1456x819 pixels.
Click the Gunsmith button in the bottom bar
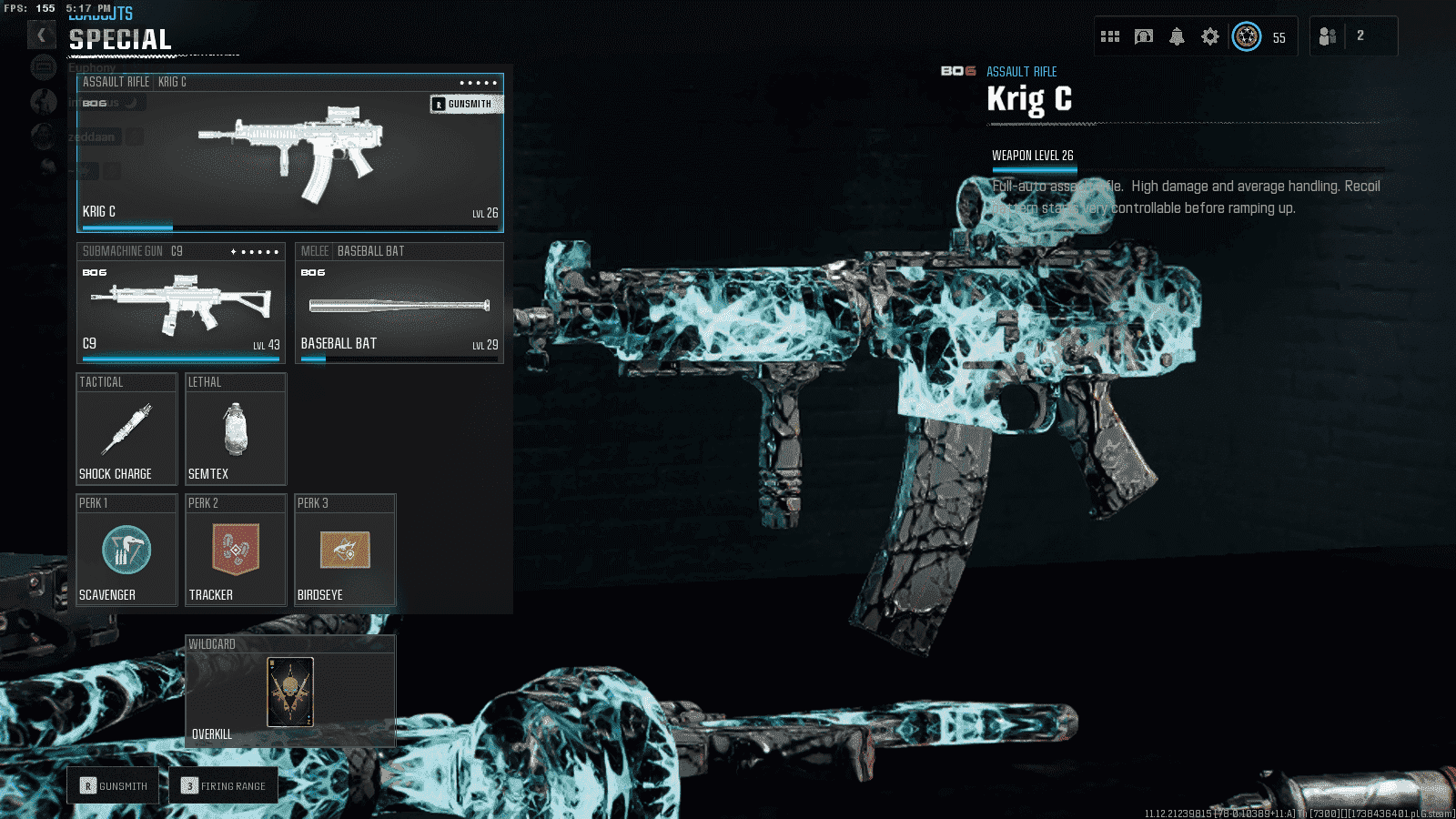click(x=114, y=785)
